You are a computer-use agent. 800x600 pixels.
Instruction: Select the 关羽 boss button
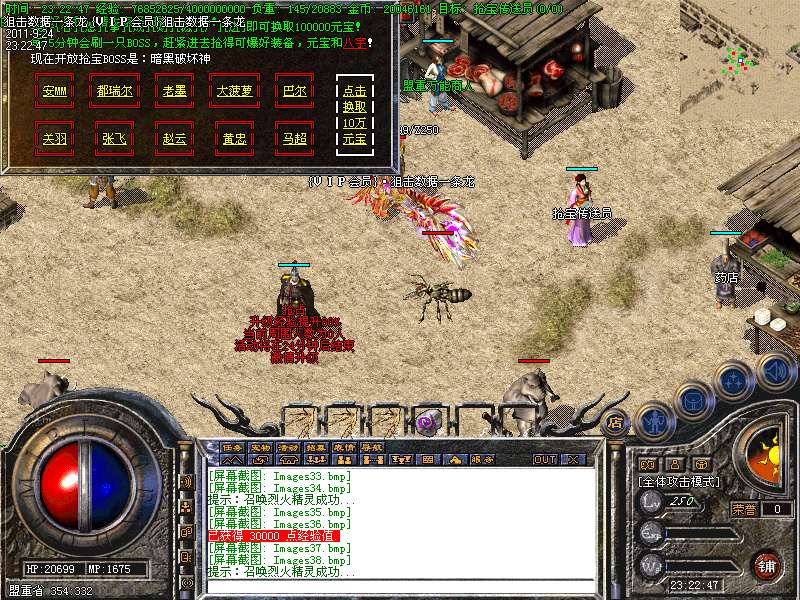55,138
